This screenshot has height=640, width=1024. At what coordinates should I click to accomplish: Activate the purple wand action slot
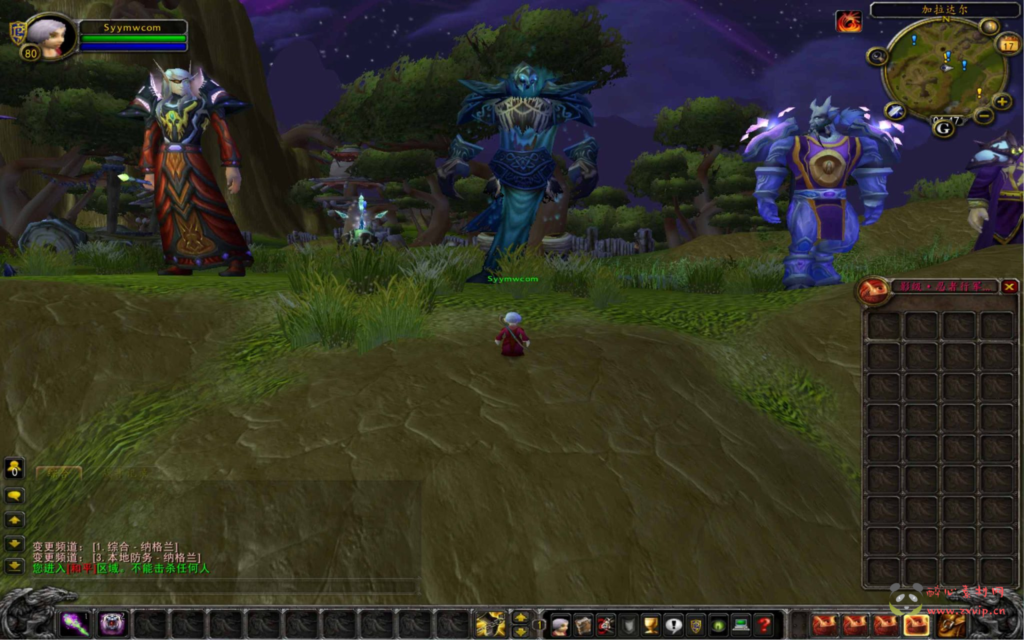click(76, 624)
